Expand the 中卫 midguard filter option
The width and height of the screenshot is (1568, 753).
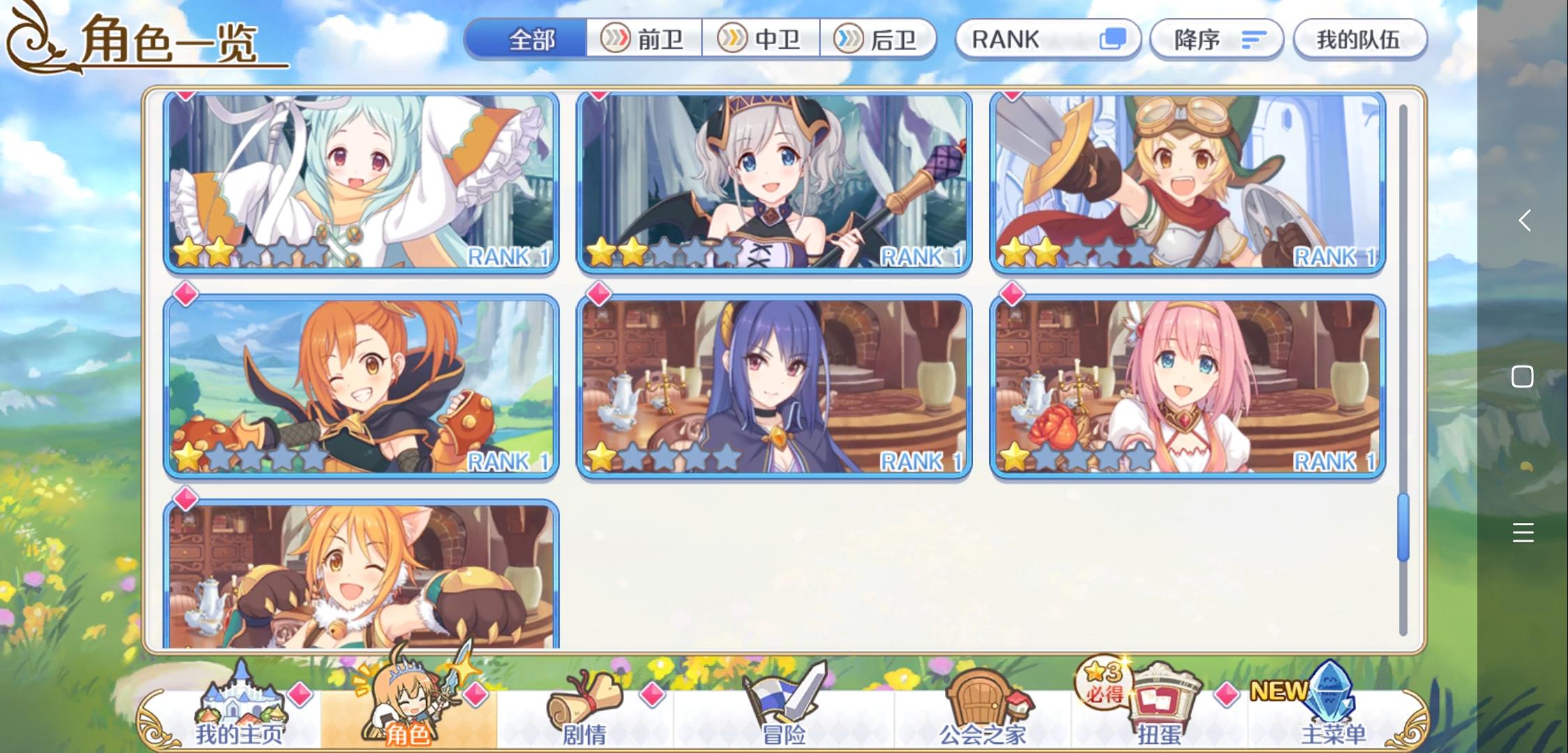(762, 40)
